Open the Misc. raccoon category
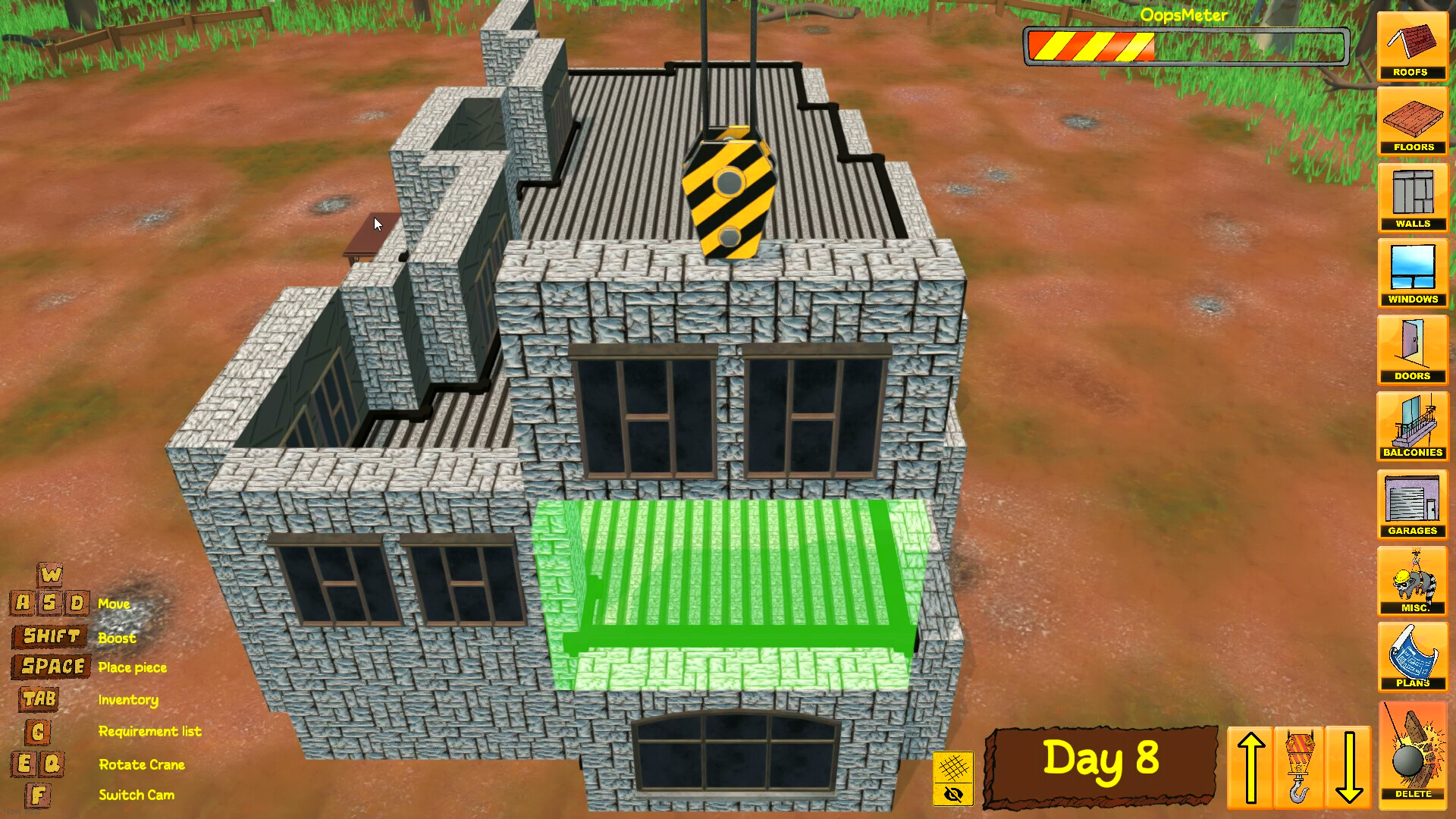 click(x=1412, y=580)
